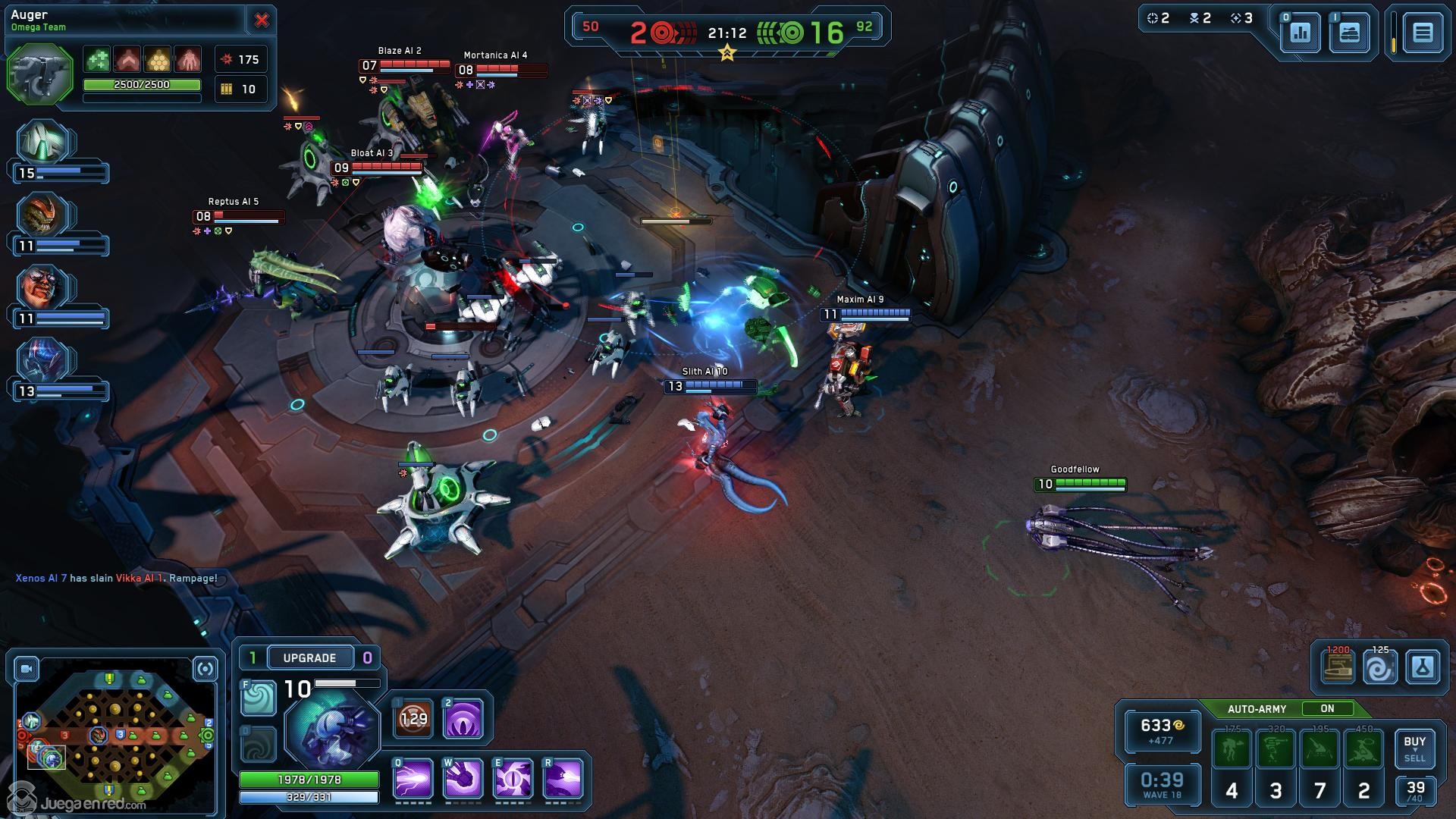This screenshot has width=1456, height=819.
Task: Select item slot 2 purple dome
Action: pyautogui.click(x=463, y=718)
